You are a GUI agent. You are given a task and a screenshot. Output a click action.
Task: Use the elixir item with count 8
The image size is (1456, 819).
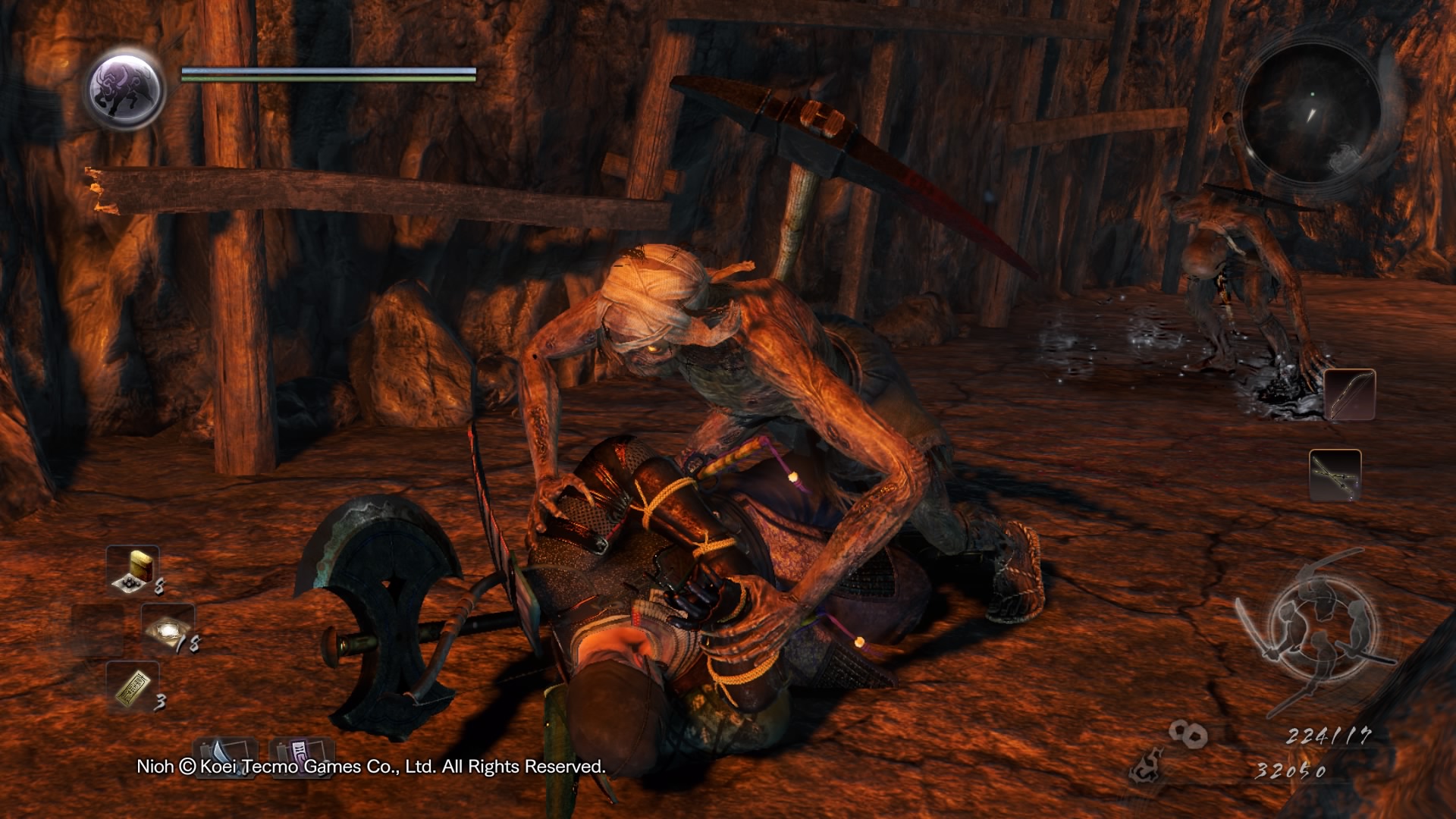[x=133, y=570]
